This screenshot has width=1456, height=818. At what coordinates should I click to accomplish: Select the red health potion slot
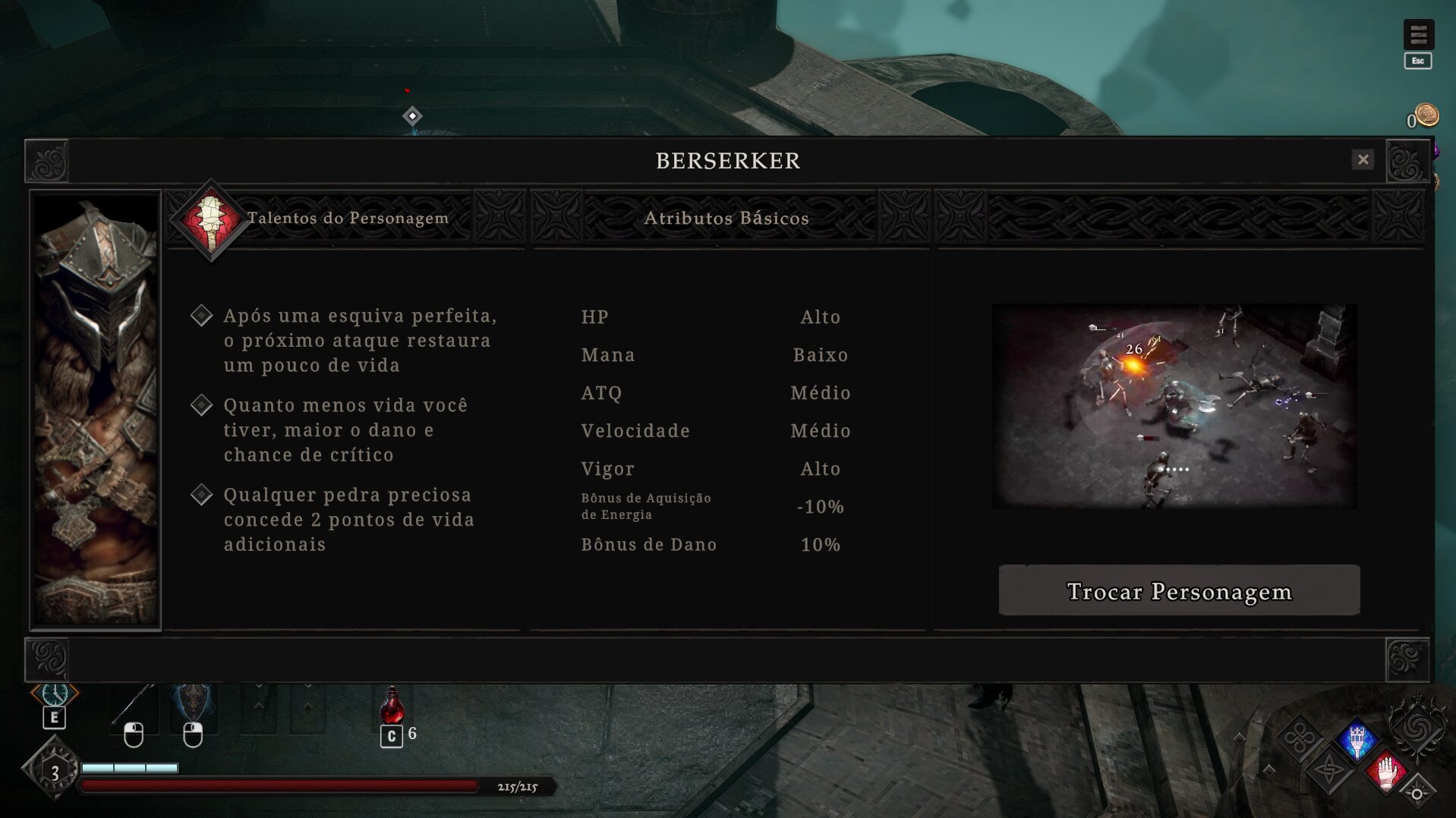392,706
